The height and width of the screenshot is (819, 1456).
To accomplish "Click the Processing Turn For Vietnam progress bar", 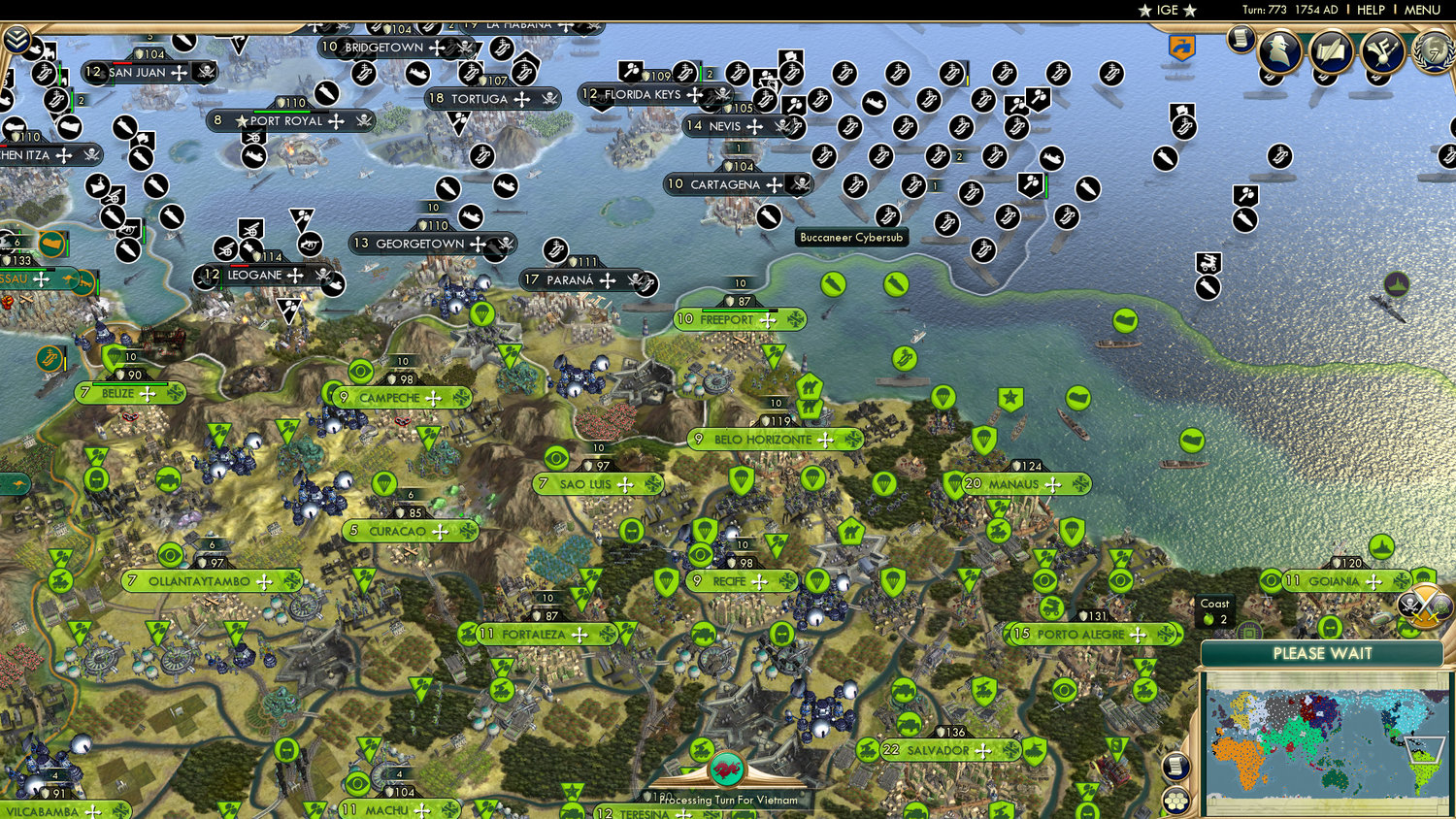I will (727, 801).
